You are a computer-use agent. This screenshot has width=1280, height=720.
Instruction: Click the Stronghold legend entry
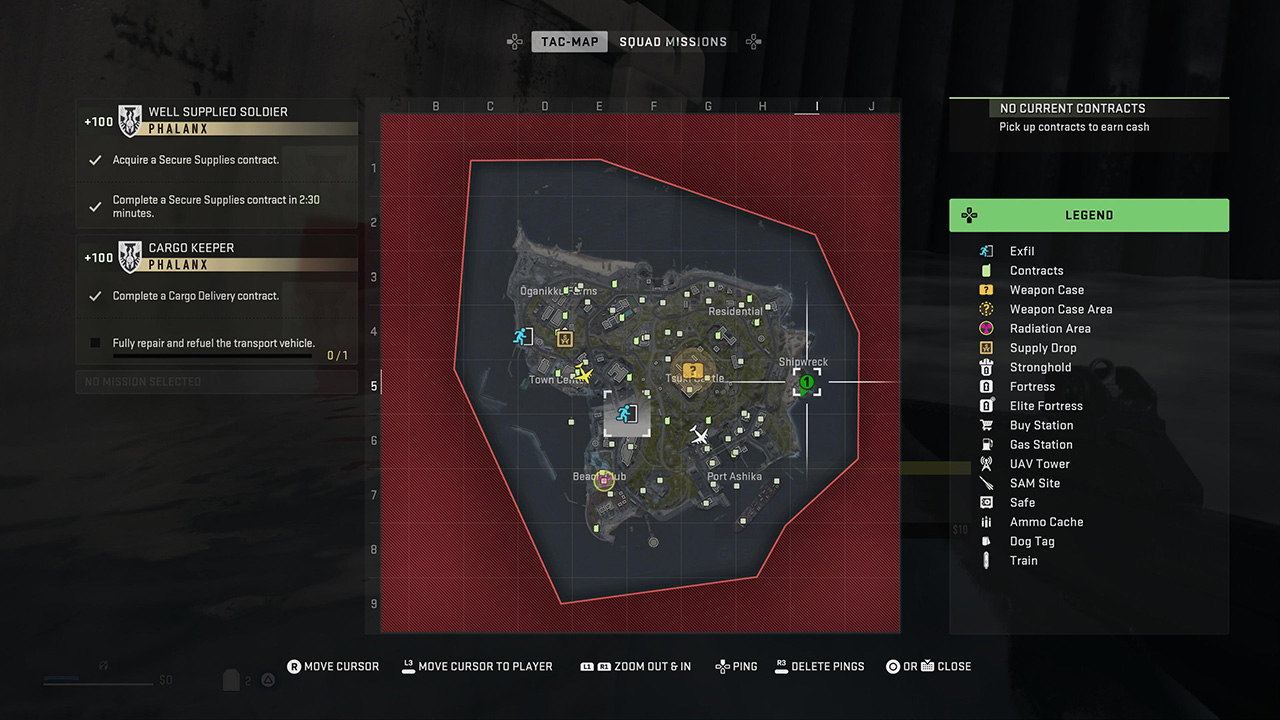click(x=1040, y=367)
